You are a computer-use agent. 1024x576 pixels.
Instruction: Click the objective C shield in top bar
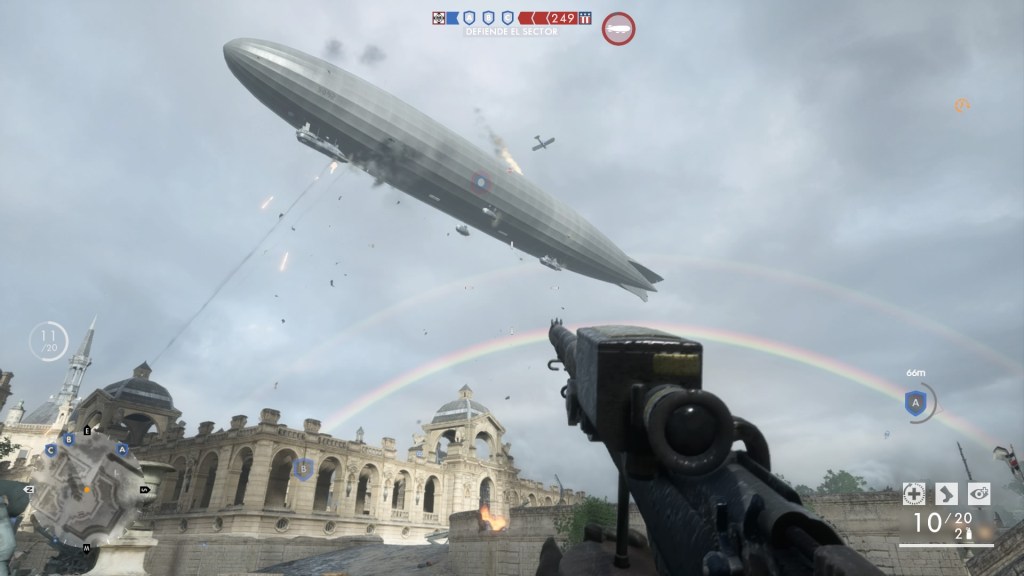coord(507,17)
